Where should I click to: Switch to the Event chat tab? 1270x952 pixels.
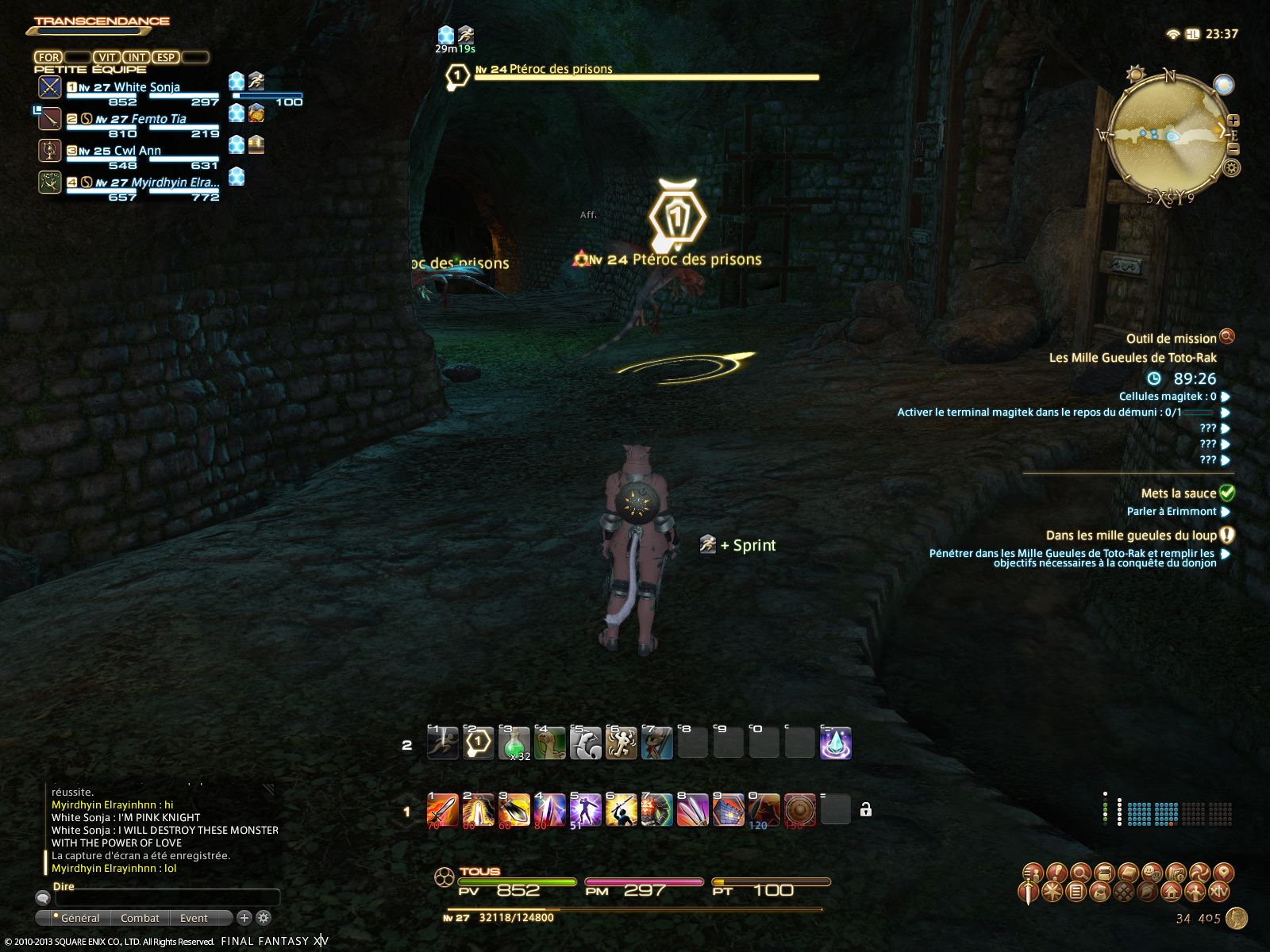(194, 918)
